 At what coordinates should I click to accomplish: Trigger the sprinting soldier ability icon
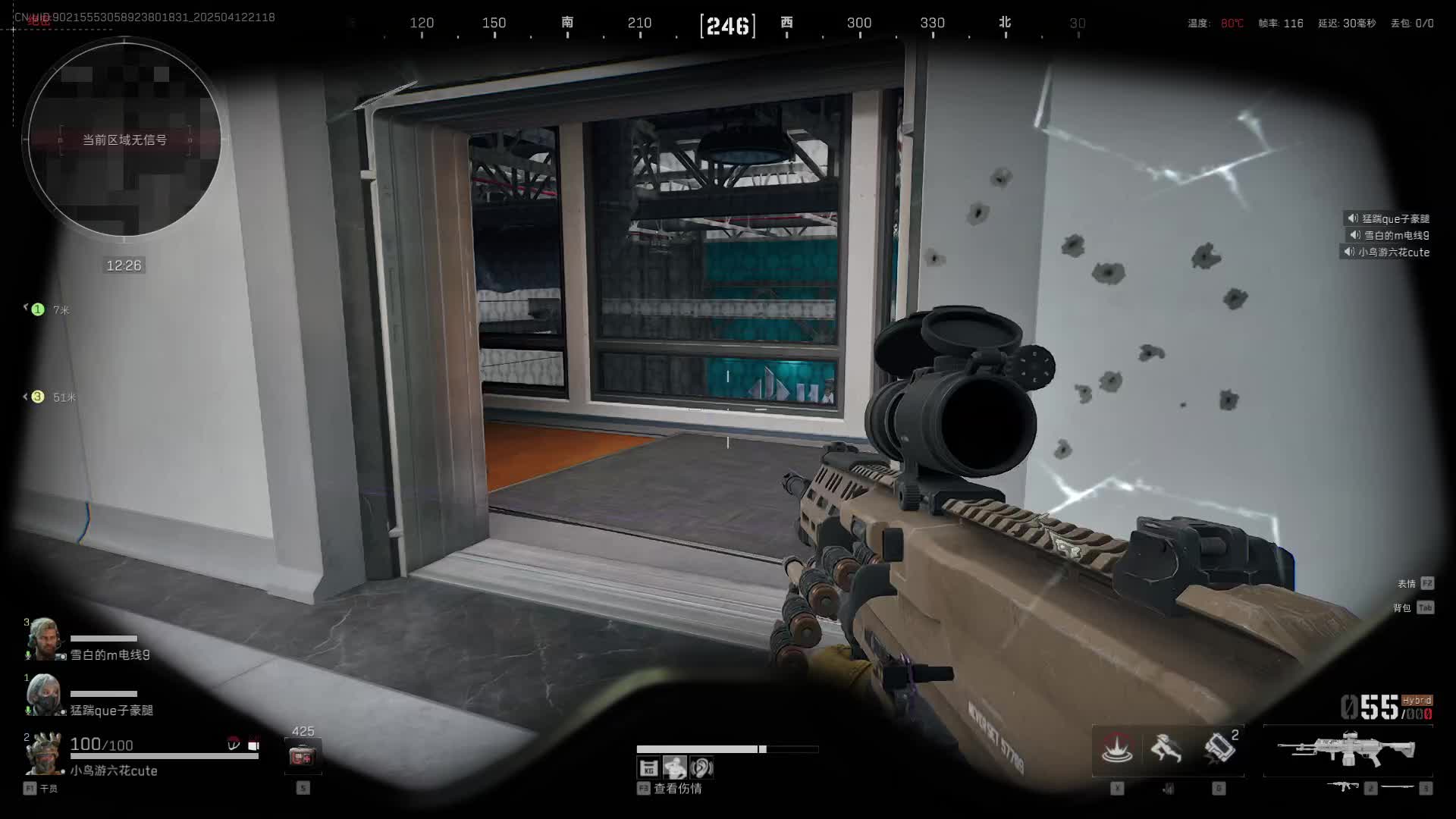click(1166, 750)
